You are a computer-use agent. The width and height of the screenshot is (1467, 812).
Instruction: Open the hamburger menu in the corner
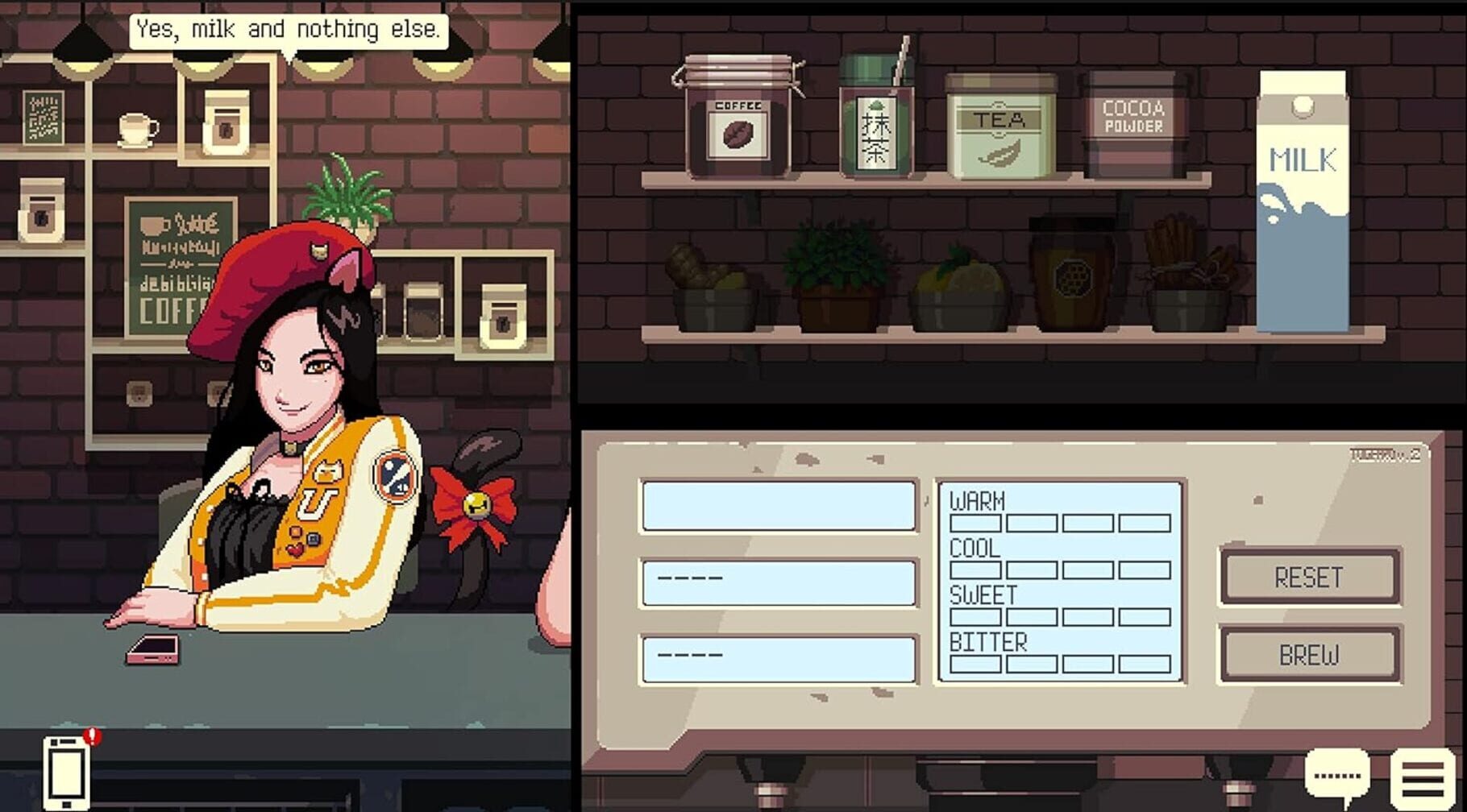point(1423,777)
